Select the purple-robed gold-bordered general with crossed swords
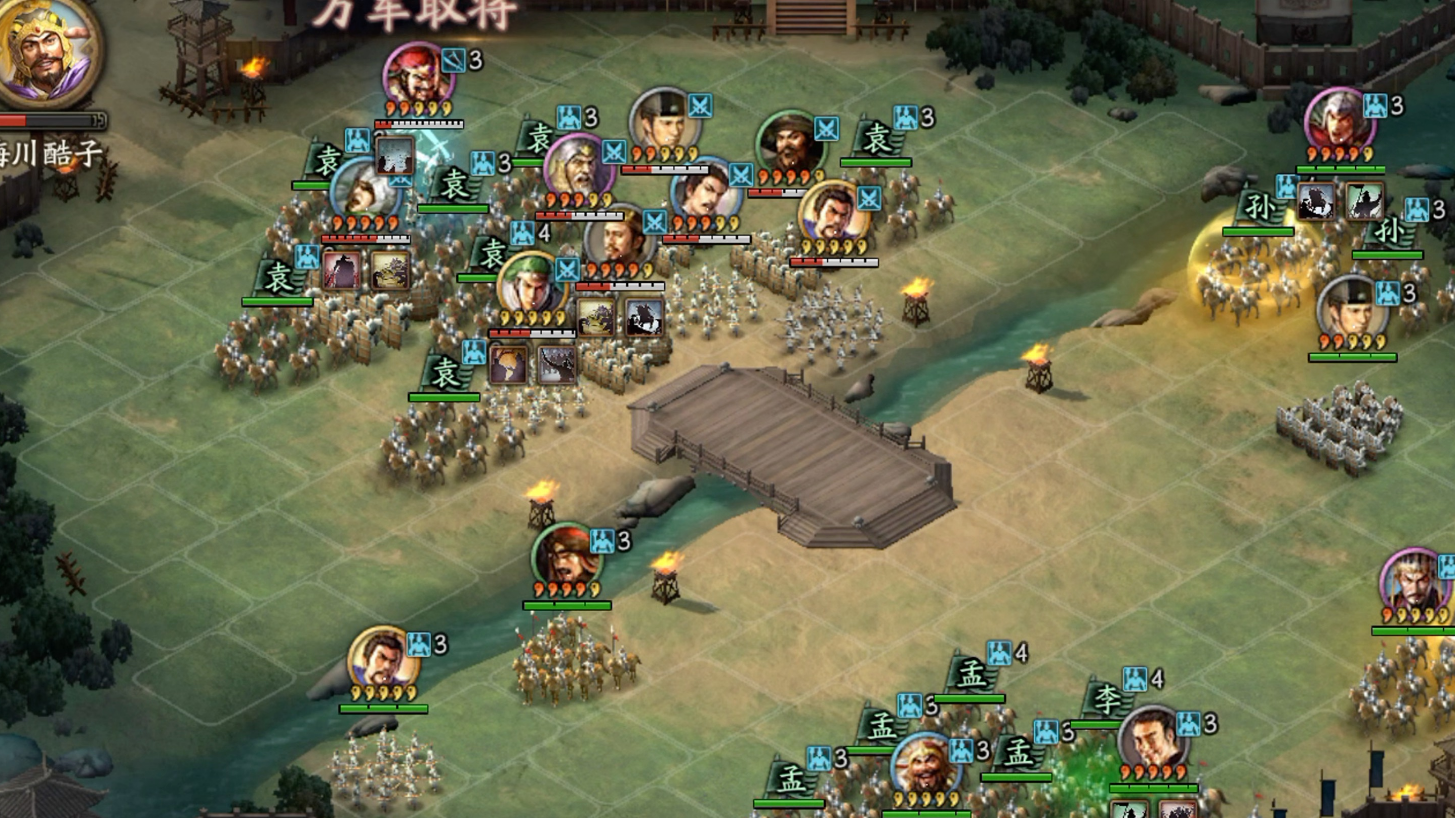This screenshot has height=818, width=1455. click(832, 214)
